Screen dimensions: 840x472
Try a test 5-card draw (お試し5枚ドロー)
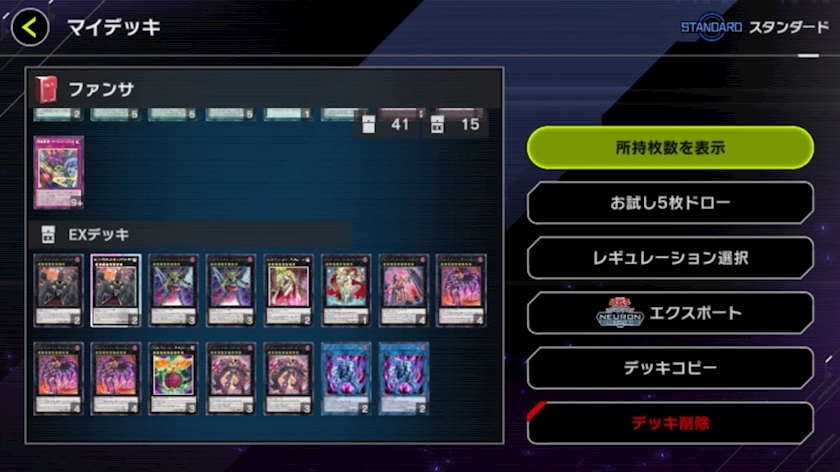pos(670,203)
